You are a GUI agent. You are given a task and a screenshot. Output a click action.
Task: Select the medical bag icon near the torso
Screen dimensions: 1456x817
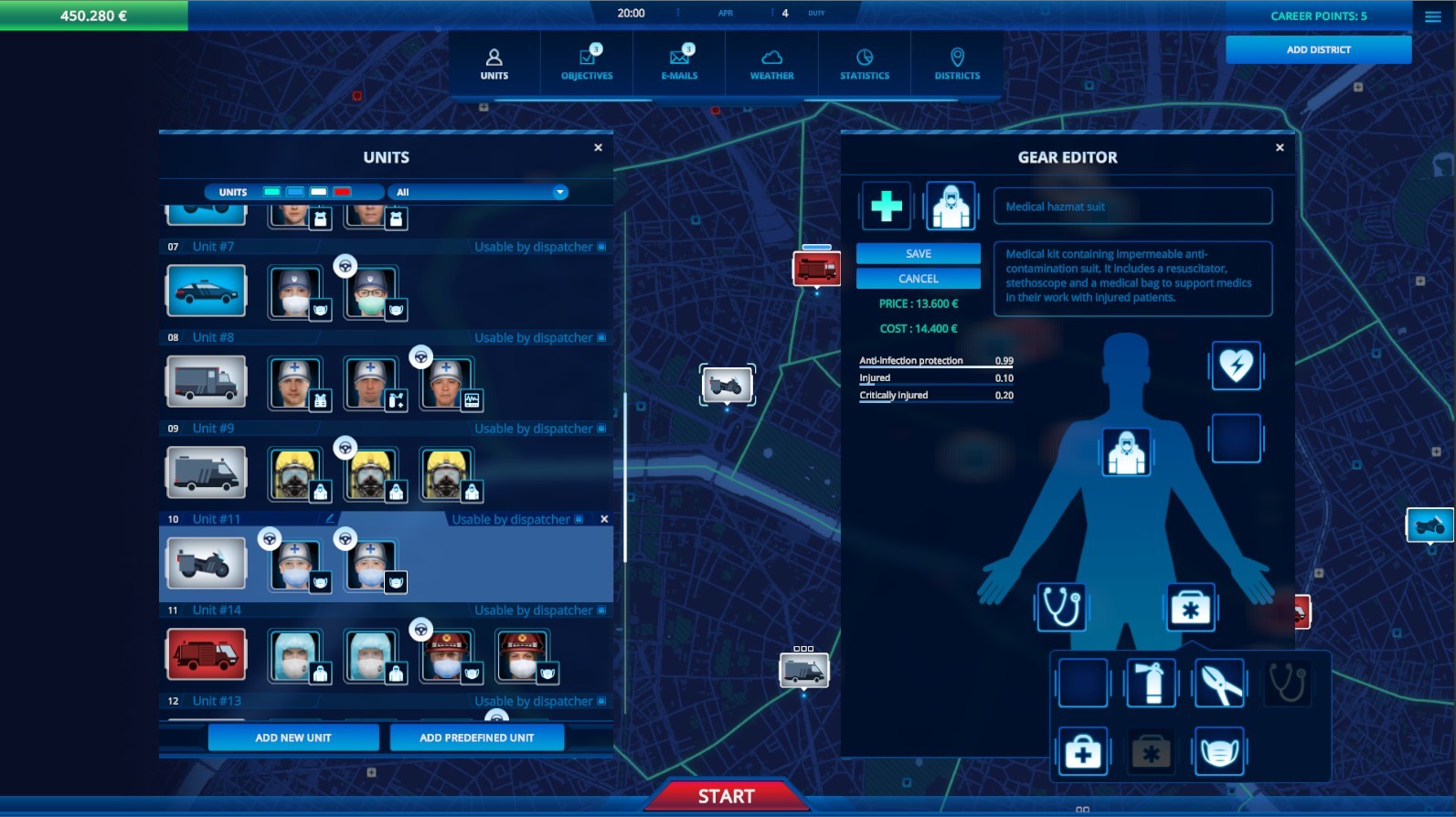[1191, 606]
